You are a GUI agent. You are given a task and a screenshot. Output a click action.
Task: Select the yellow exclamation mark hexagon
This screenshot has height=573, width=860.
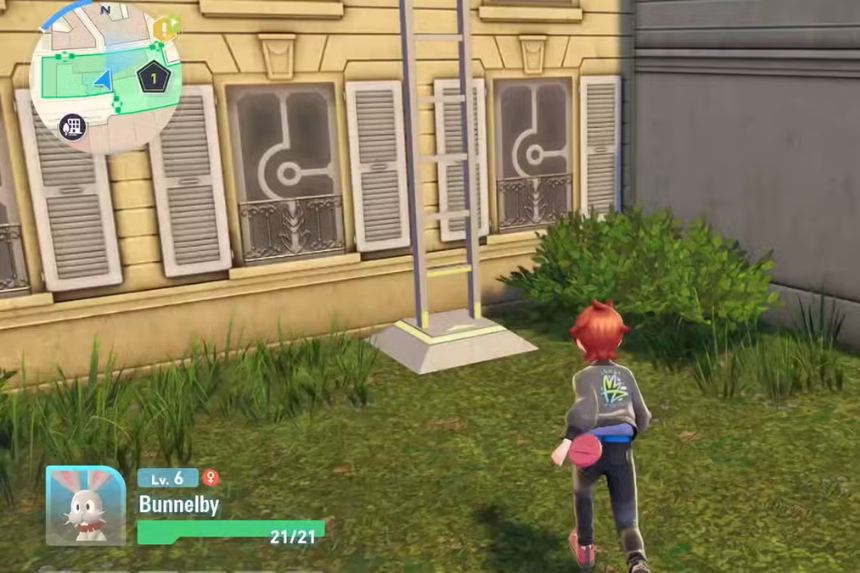click(x=162, y=28)
